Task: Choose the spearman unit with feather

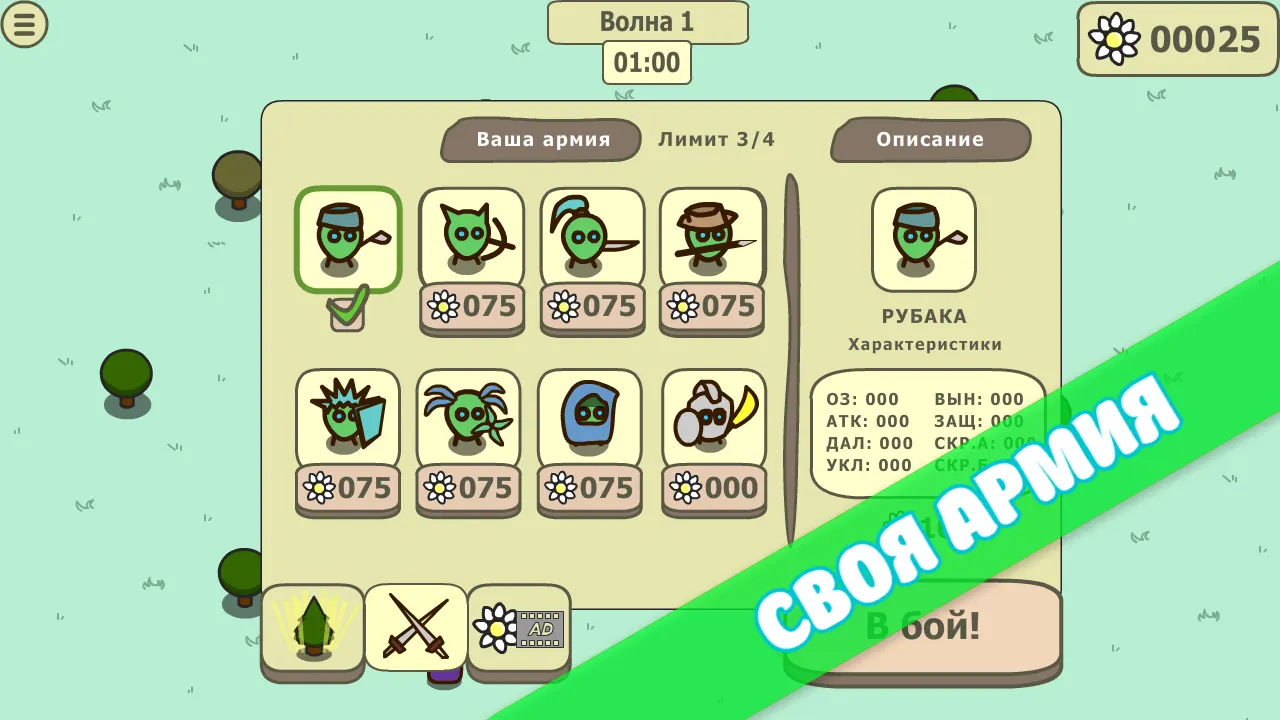Action: pos(591,240)
